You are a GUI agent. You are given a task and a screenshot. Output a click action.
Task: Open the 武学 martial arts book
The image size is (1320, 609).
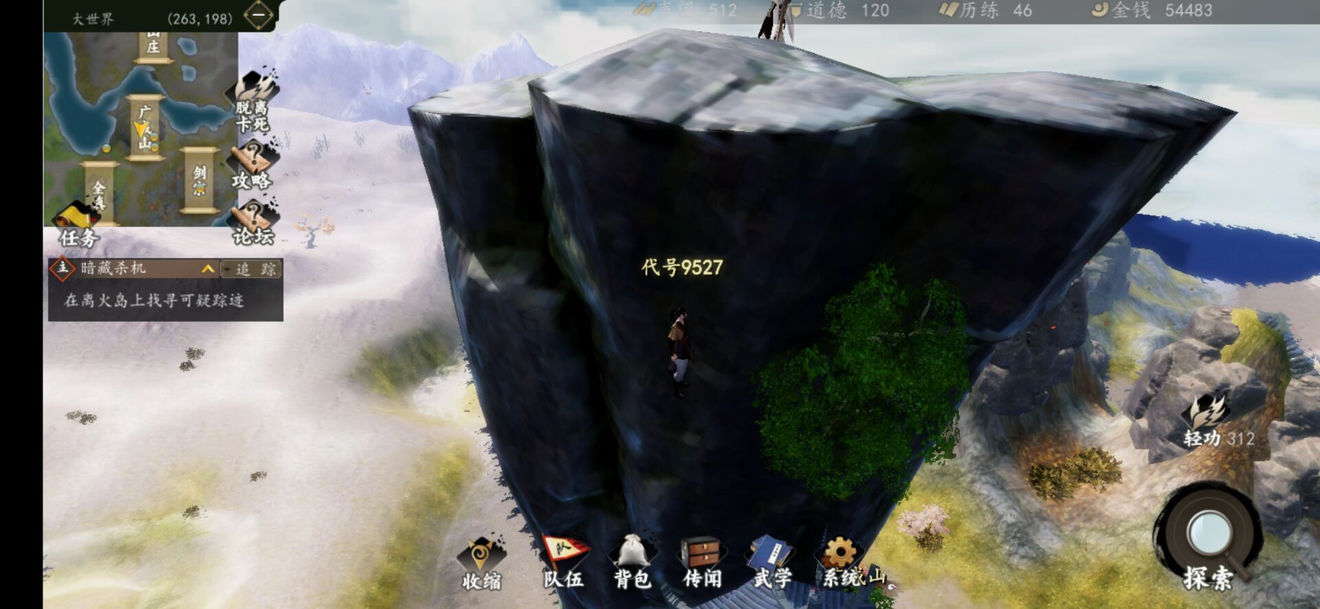pos(771,563)
